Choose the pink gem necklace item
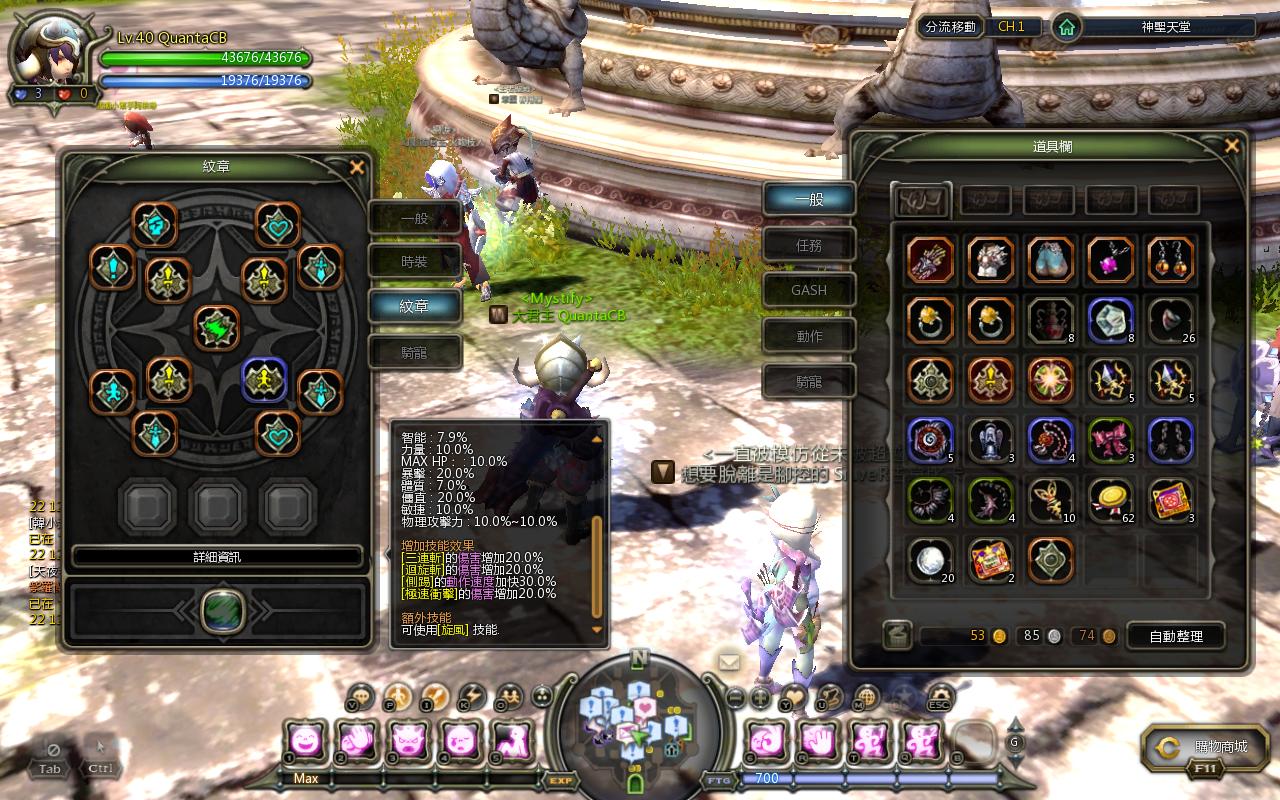Image resolution: width=1280 pixels, height=800 pixels. click(1110, 260)
